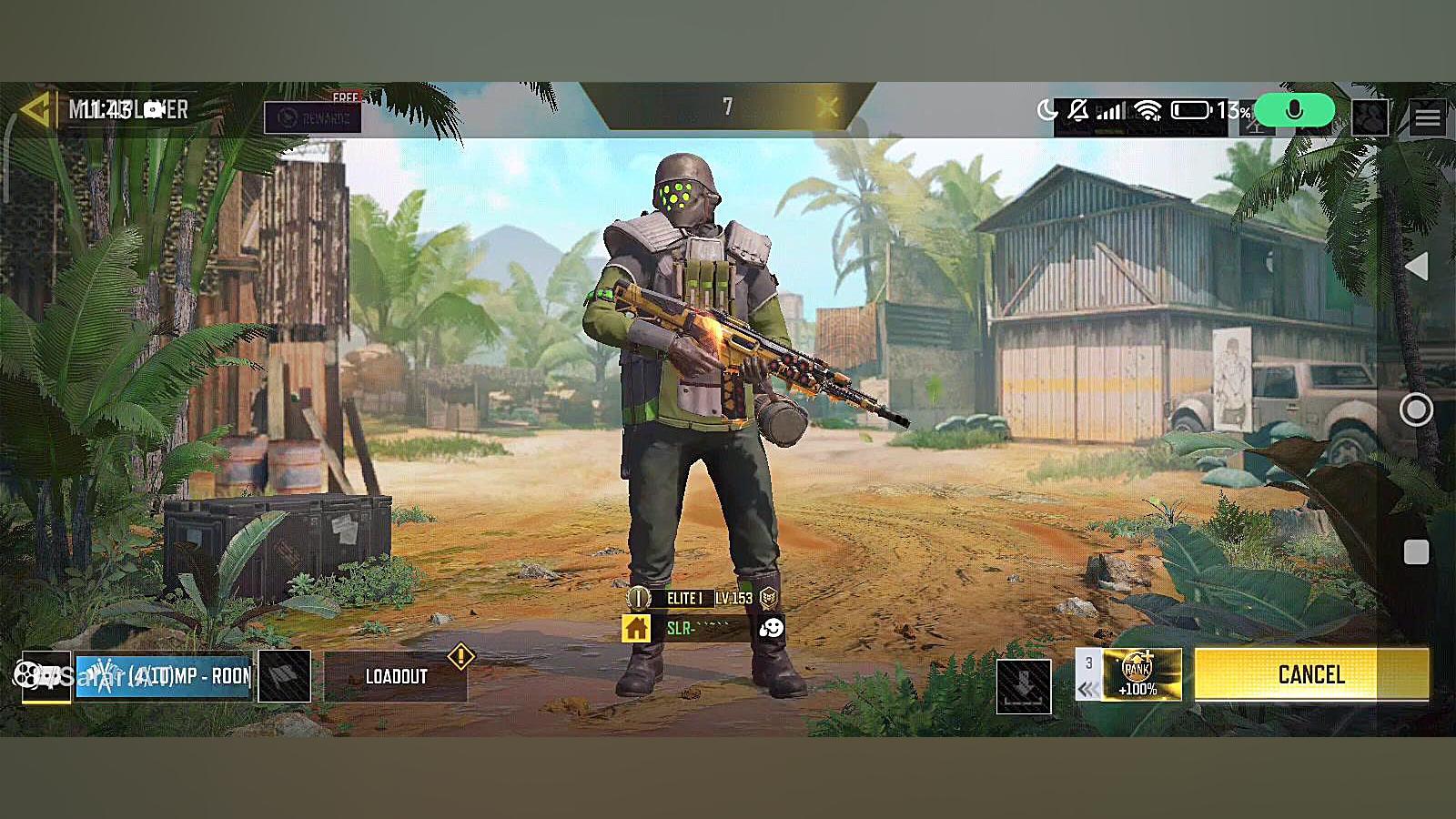Image resolution: width=1456 pixels, height=819 pixels.
Task: Select the Rank +100% boost card
Action: click(x=1141, y=674)
